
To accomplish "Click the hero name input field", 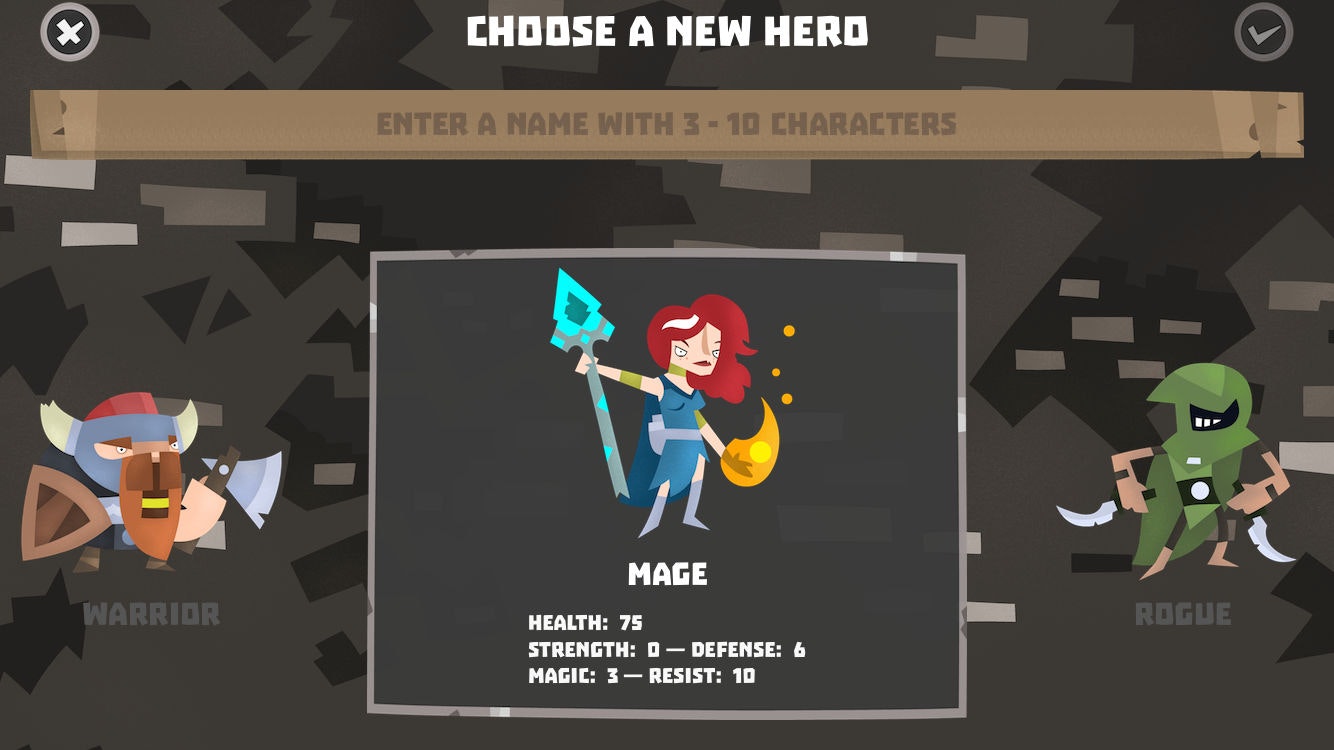I will [x=667, y=124].
